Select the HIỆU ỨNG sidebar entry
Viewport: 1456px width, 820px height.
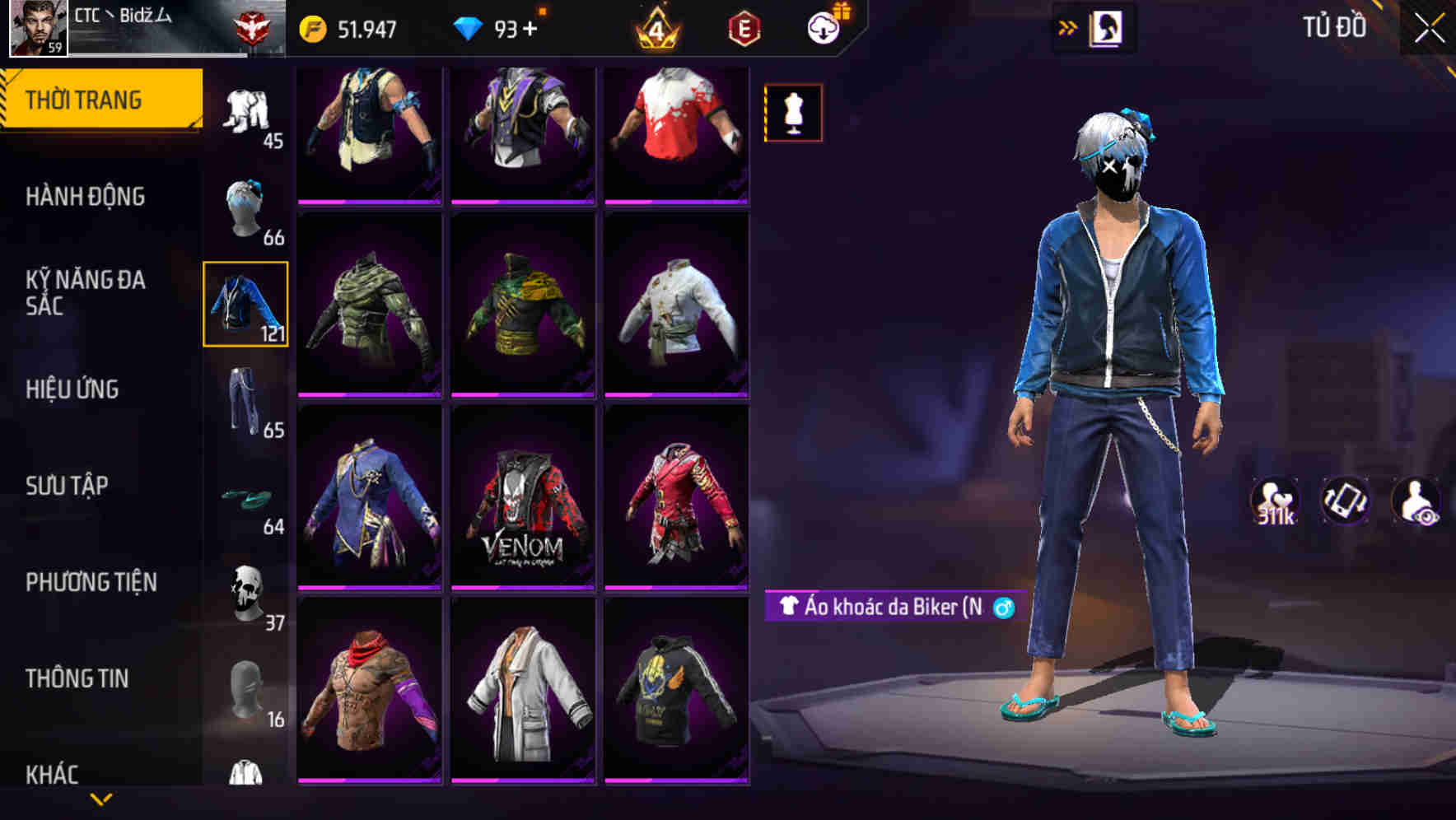coord(74,389)
